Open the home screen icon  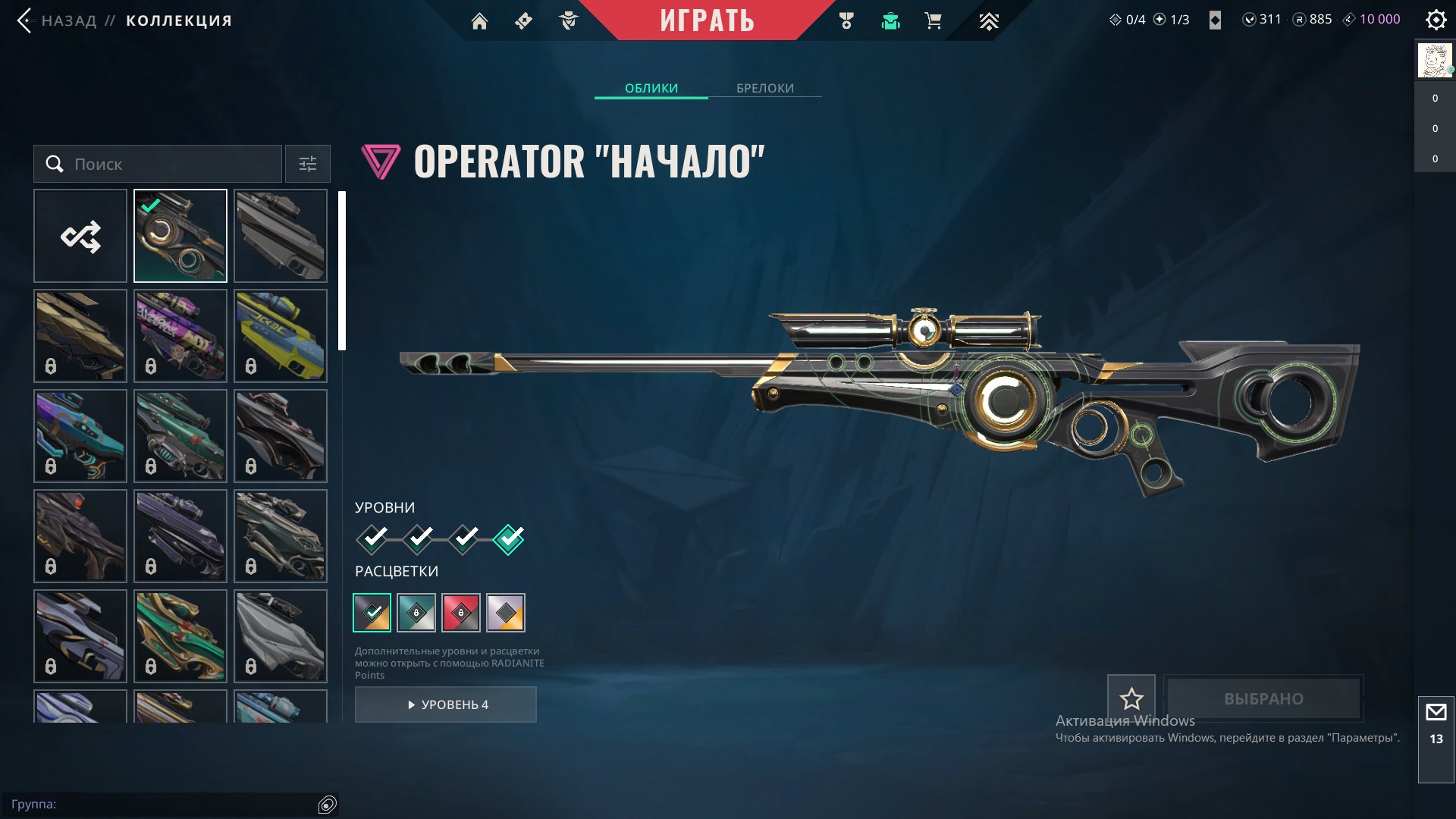(x=479, y=21)
